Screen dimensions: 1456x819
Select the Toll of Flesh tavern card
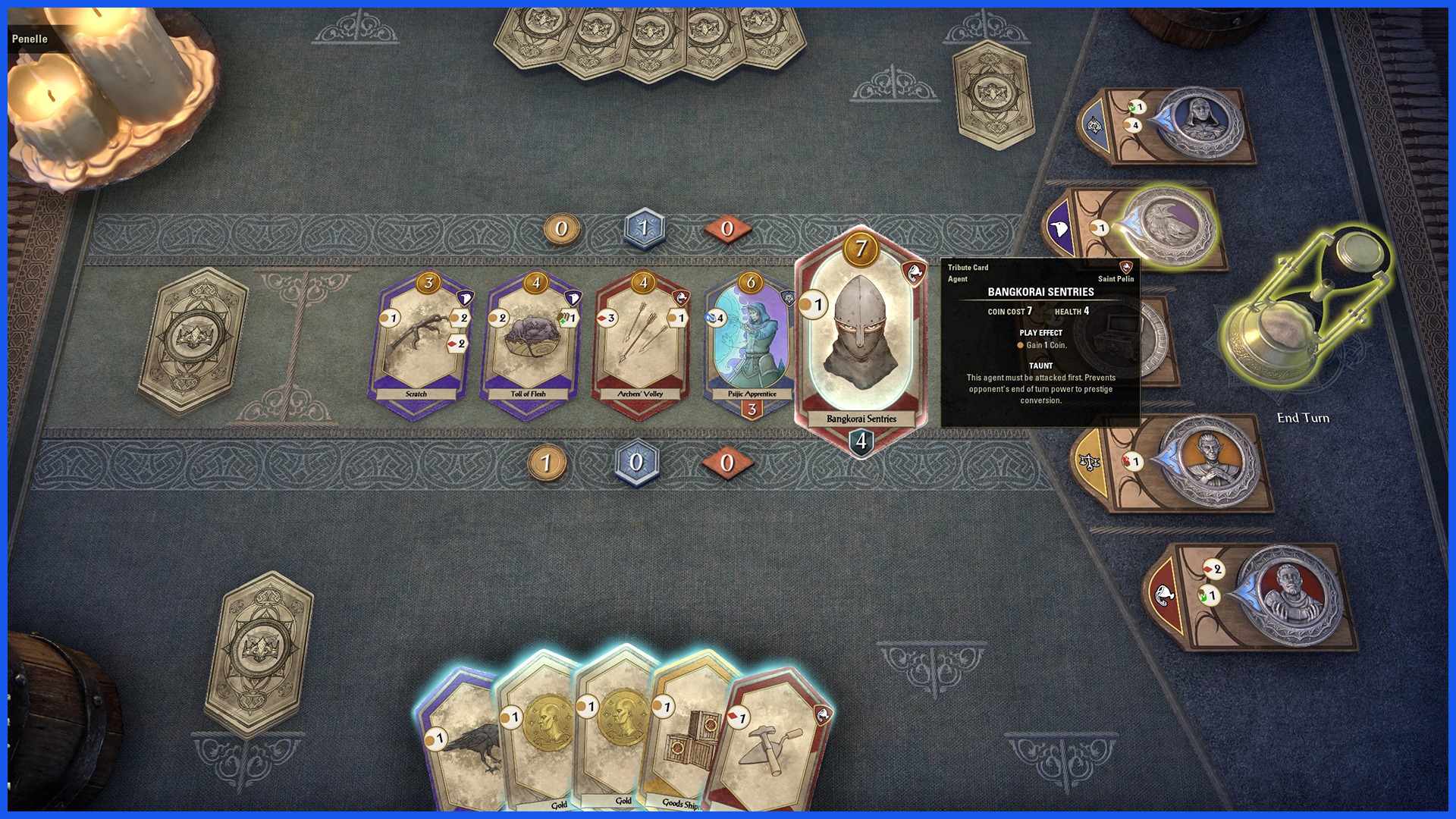pos(529,341)
